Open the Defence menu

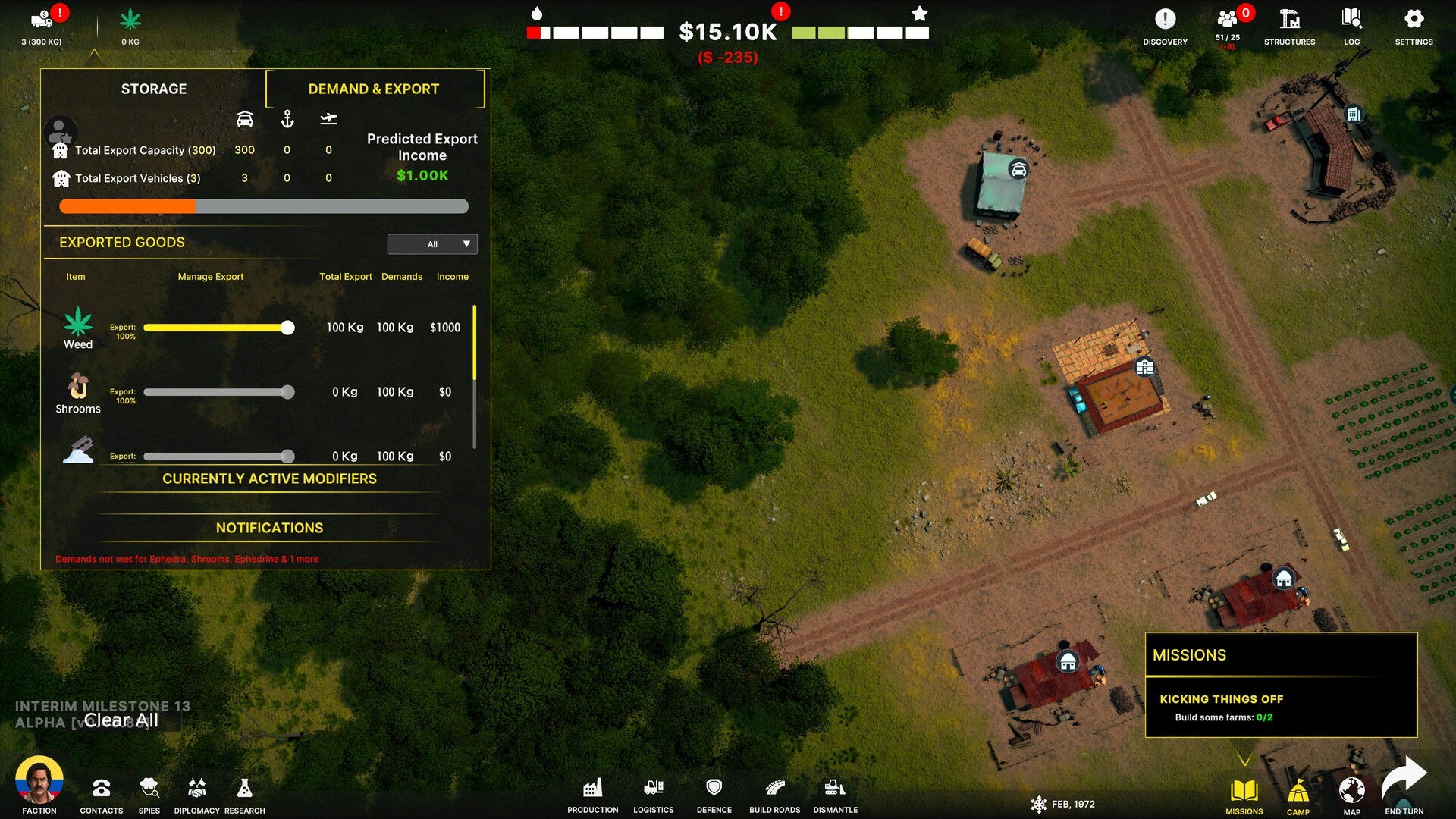(x=714, y=794)
